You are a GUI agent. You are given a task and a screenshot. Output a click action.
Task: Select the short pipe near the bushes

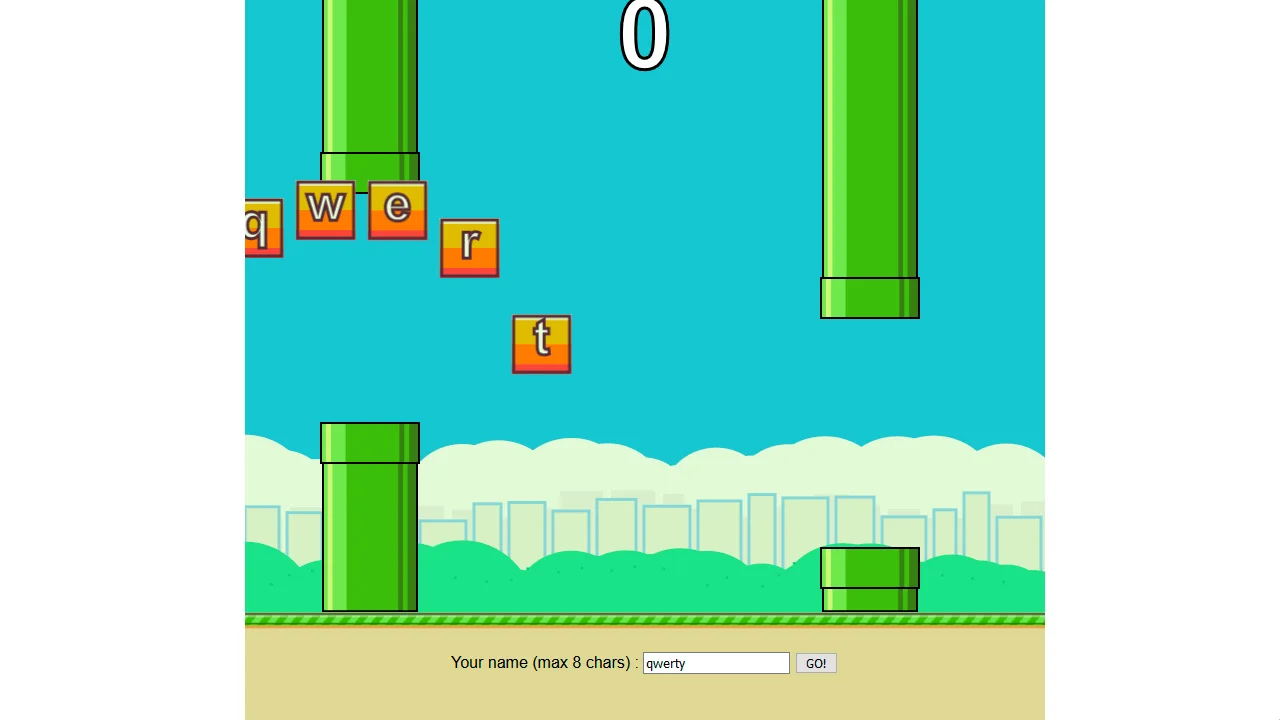click(869, 580)
